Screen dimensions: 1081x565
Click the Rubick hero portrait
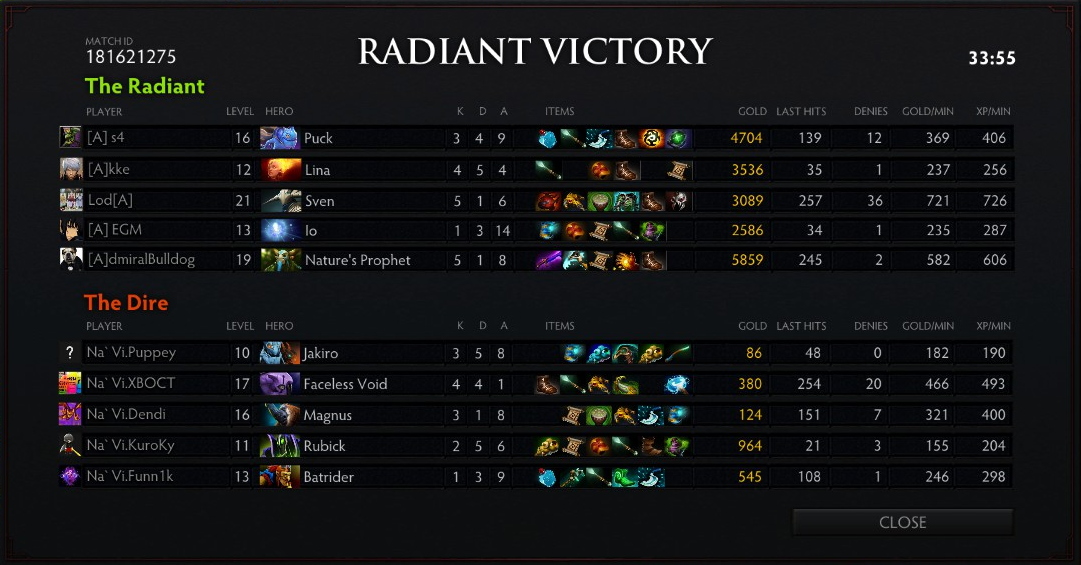(x=280, y=446)
